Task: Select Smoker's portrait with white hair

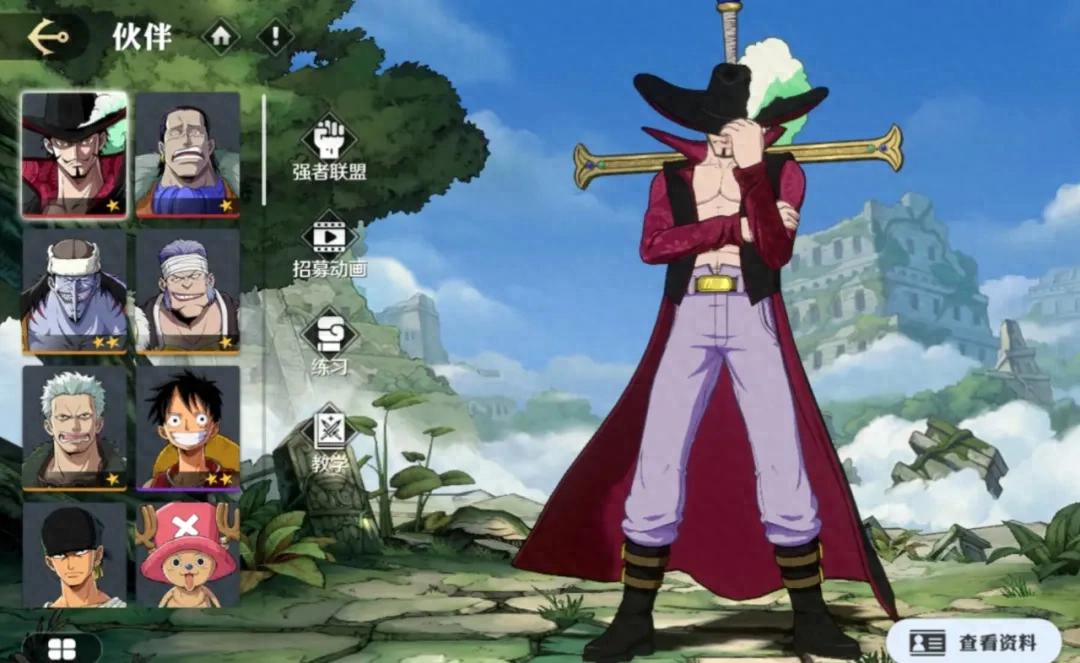Action: coord(74,427)
